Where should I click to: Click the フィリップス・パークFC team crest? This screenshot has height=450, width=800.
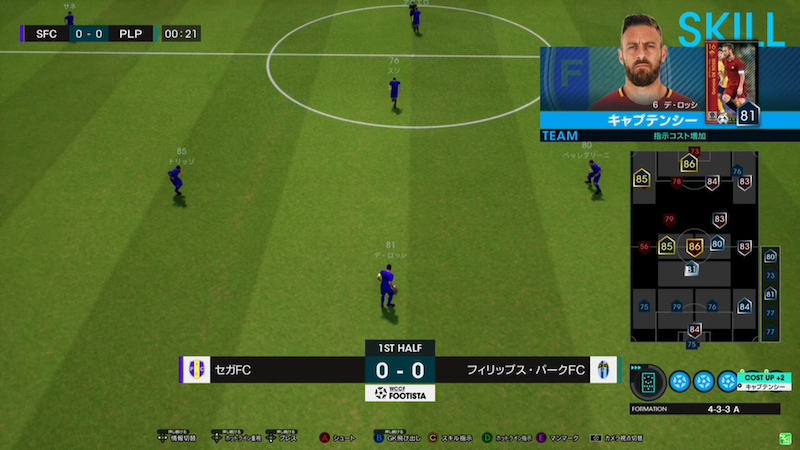coord(604,370)
